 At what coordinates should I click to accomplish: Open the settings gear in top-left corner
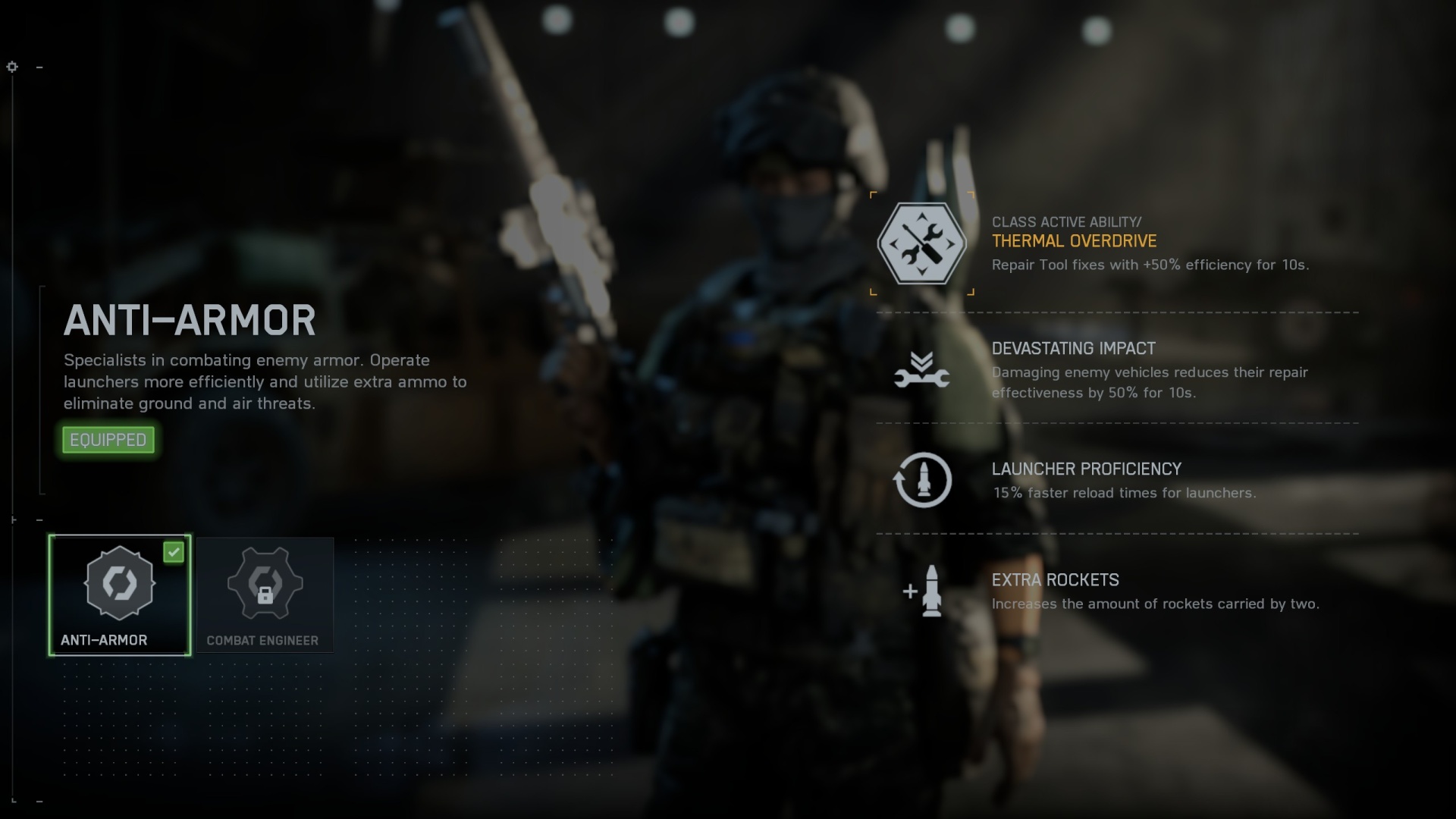12,67
